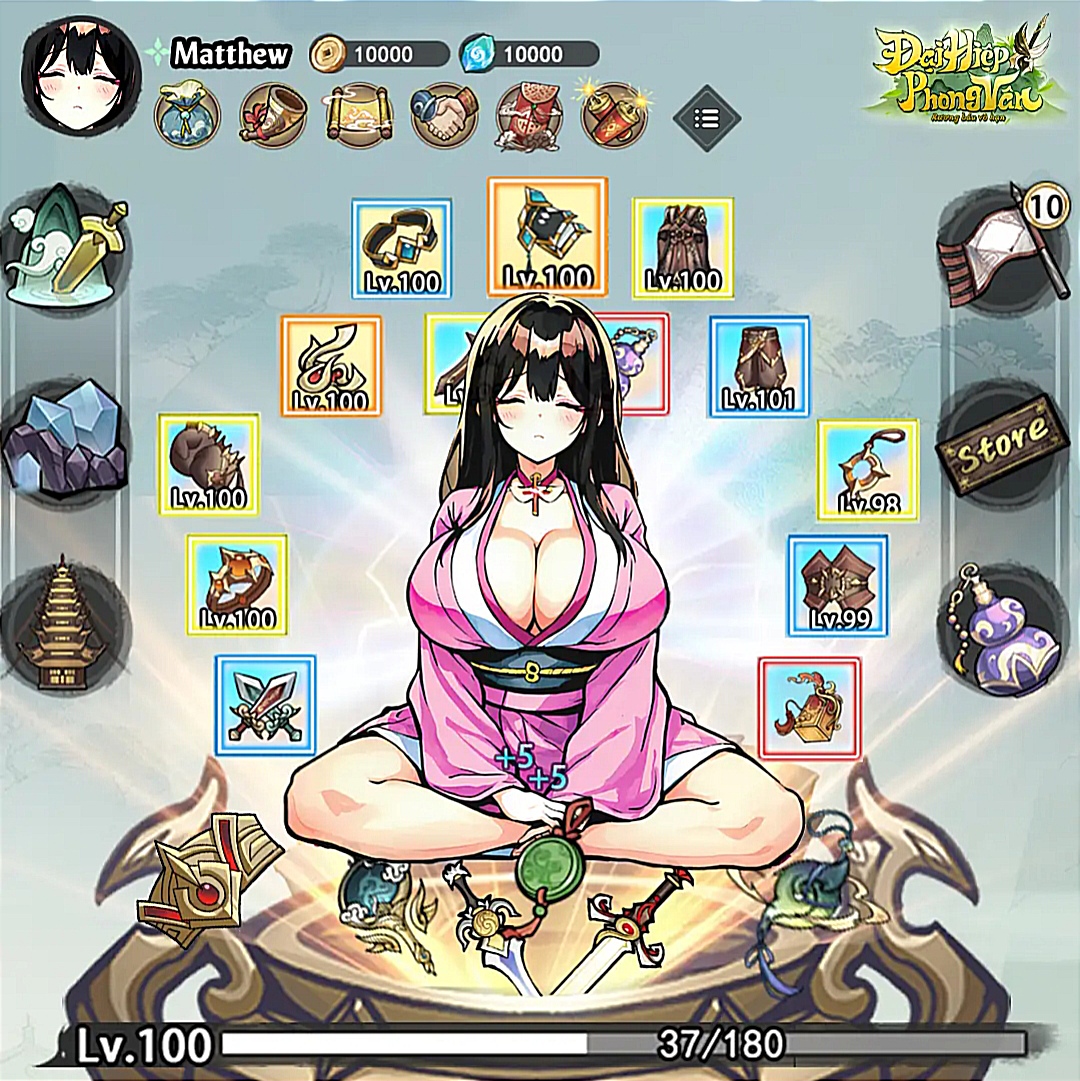The width and height of the screenshot is (1080, 1081).
Task: Open the firecracker event icon
Action: click(x=614, y=115)
